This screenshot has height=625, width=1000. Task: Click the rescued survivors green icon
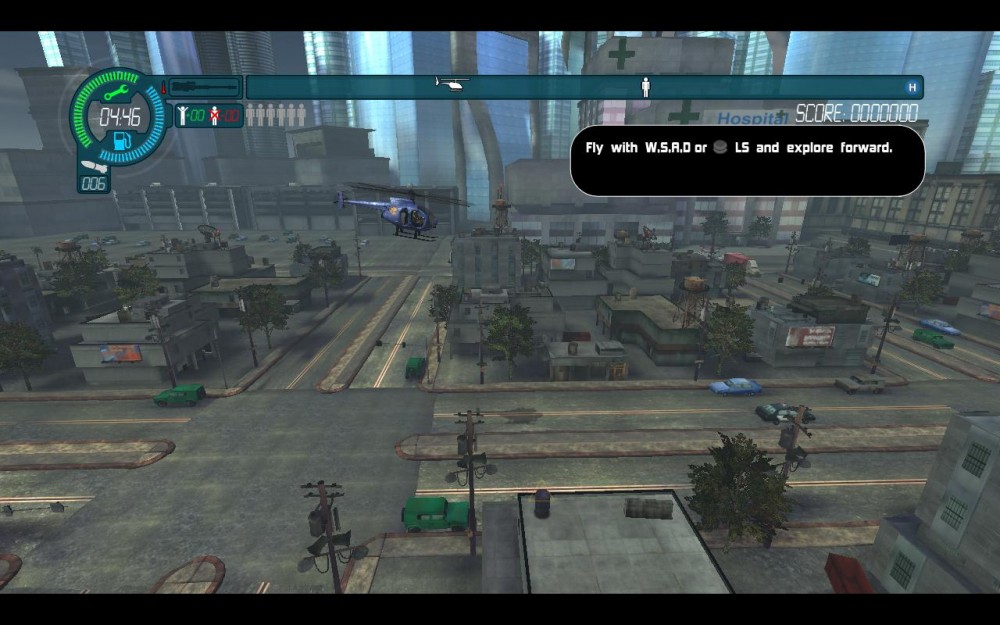pyautogui.click(x=183, y=115)
